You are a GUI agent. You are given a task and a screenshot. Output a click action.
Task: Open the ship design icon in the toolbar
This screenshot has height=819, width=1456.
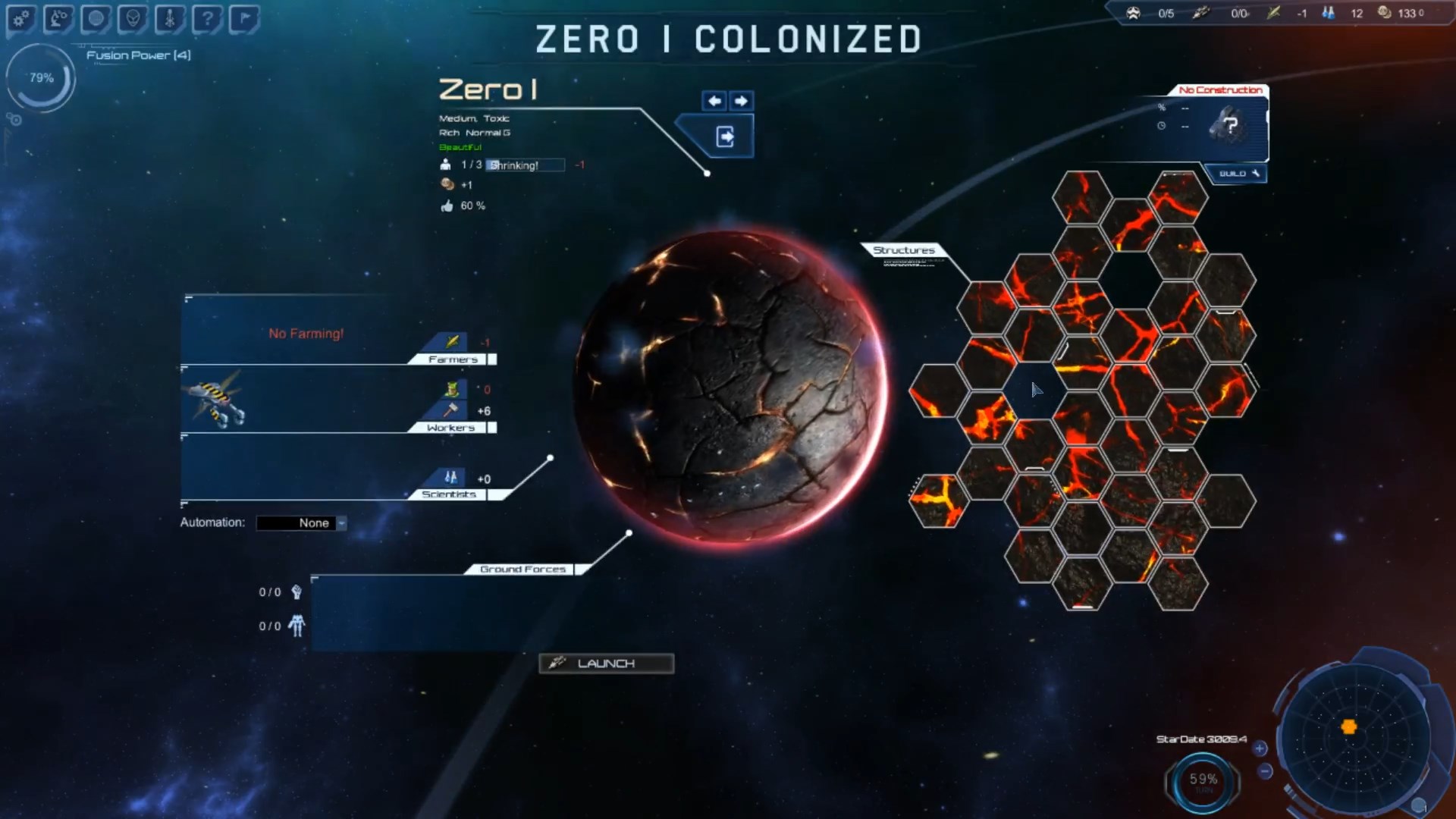(169, 19)
